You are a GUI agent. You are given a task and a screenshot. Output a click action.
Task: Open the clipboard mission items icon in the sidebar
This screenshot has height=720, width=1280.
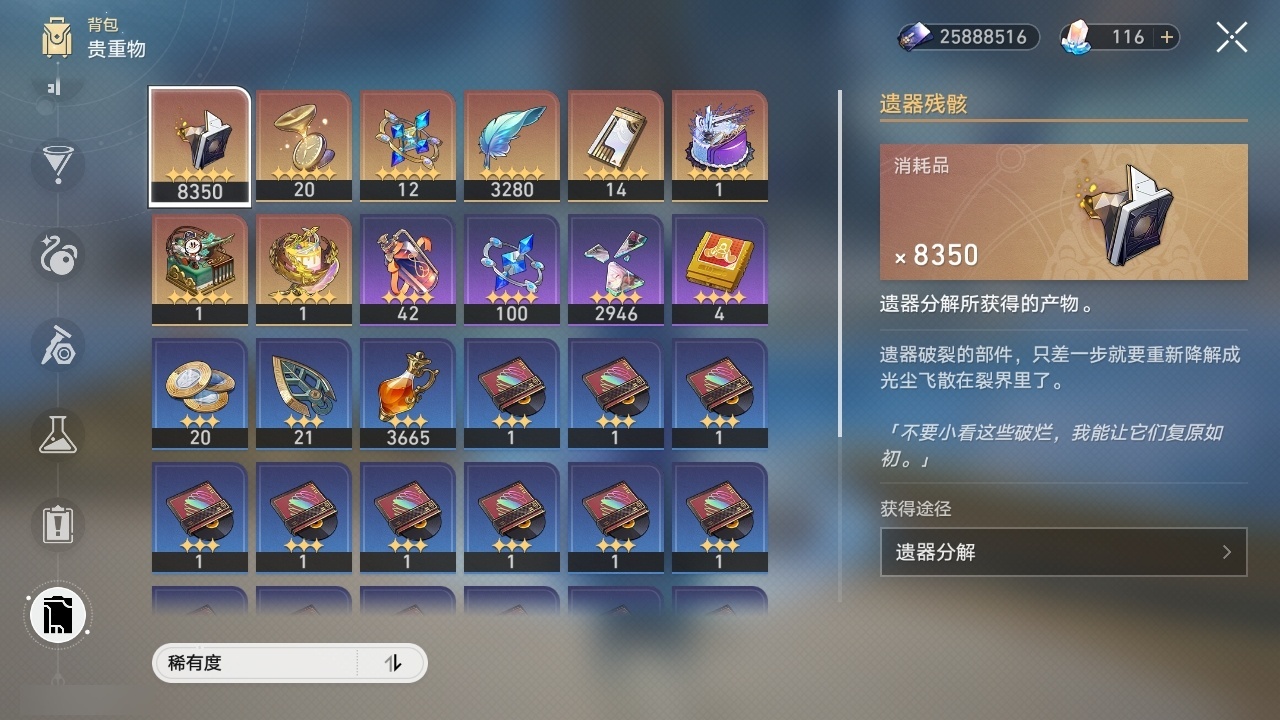point(57,525)
